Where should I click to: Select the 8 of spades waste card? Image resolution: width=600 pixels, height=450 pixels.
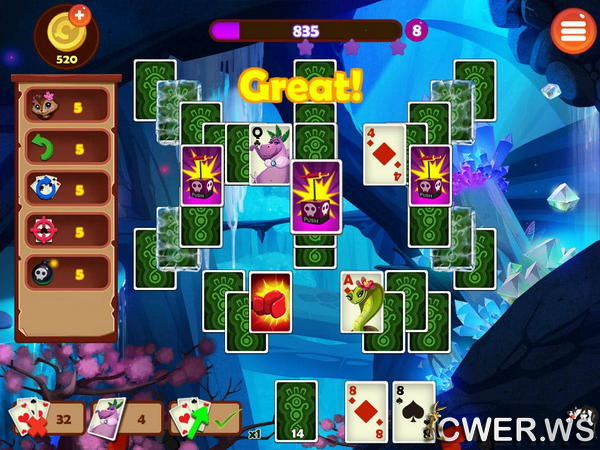click(413, 412)
